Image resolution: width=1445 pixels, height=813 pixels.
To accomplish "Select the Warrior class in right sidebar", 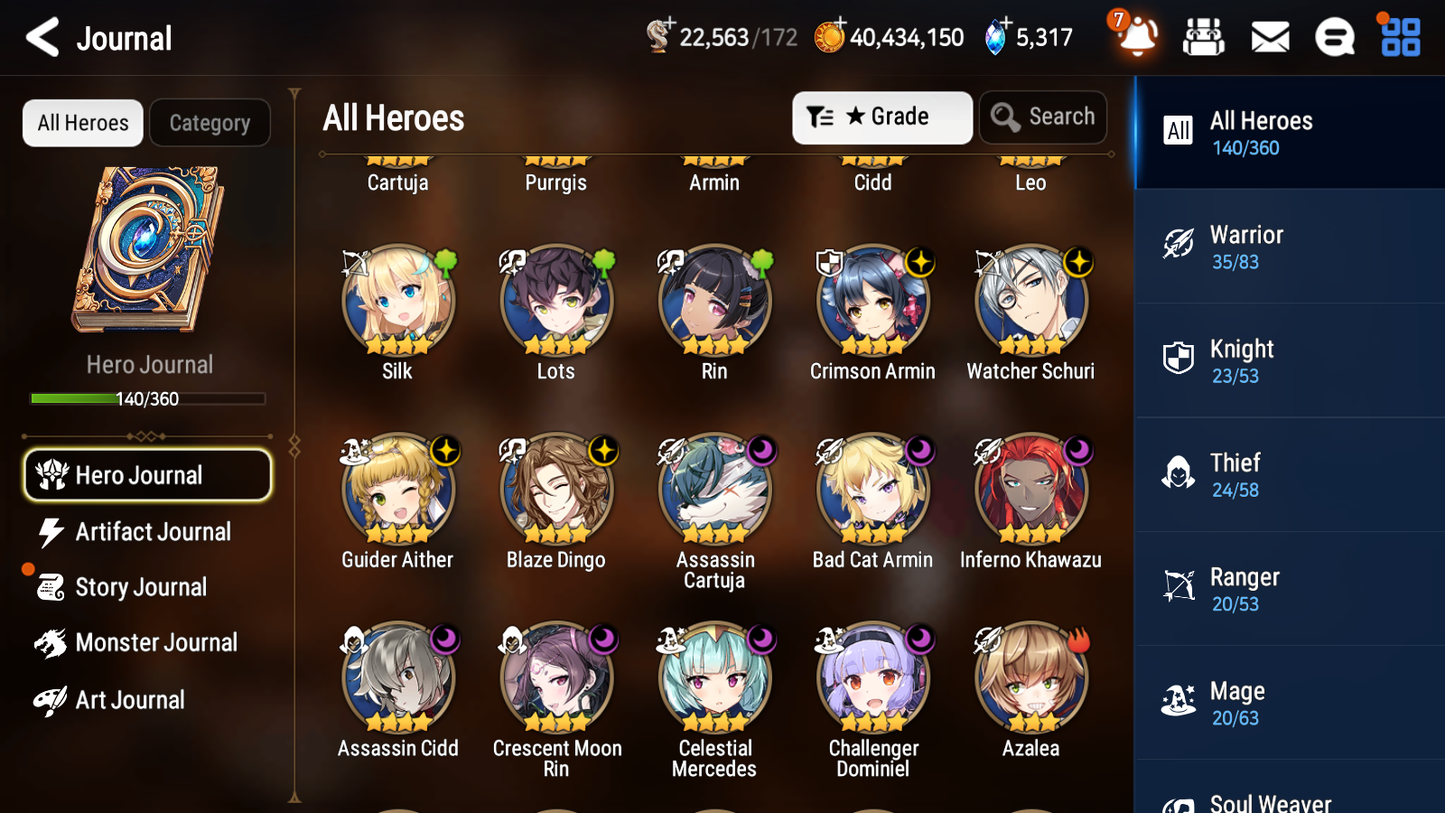I will point(1289,247).
